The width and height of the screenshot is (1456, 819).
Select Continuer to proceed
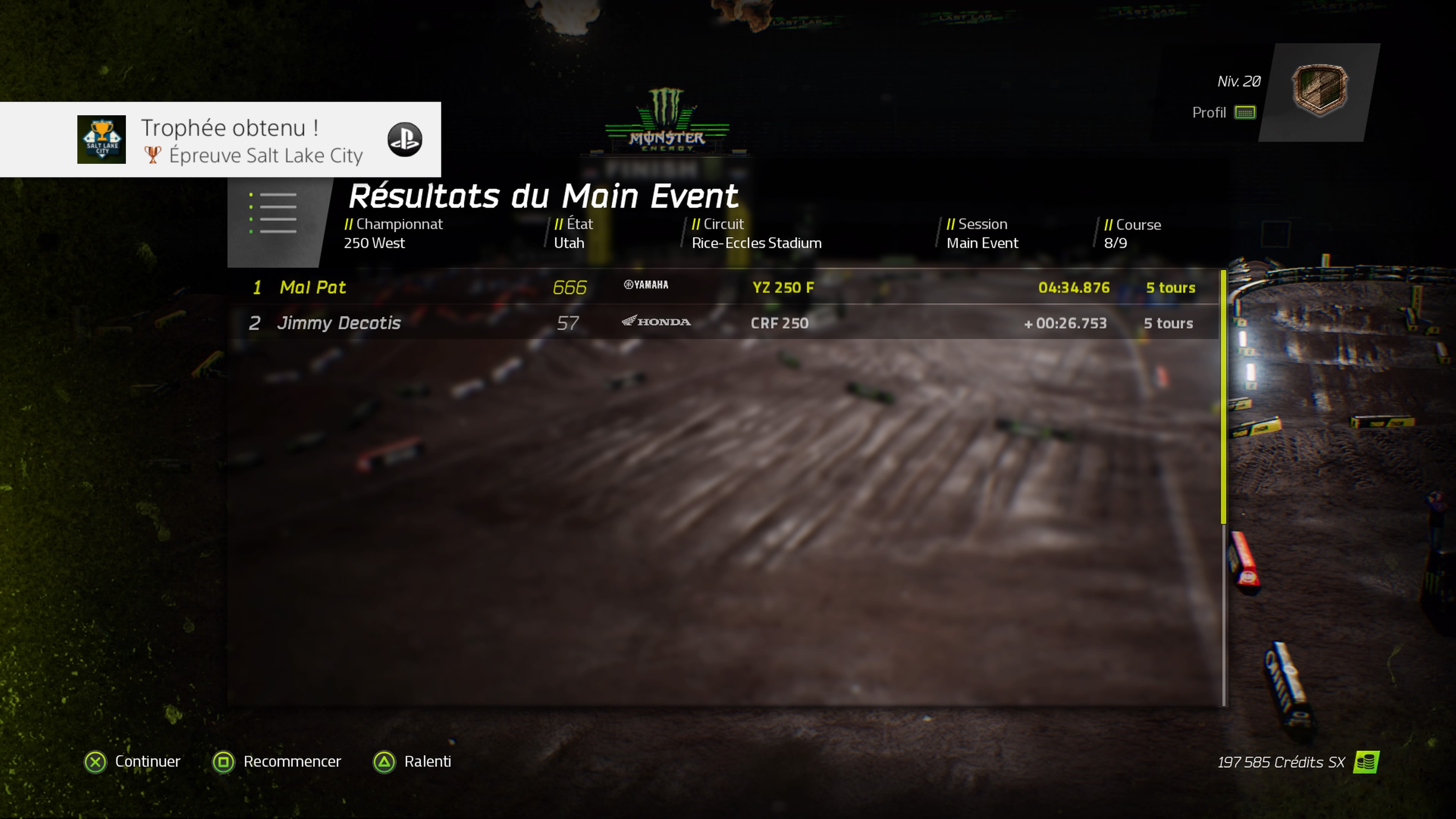tap(133, 761)
